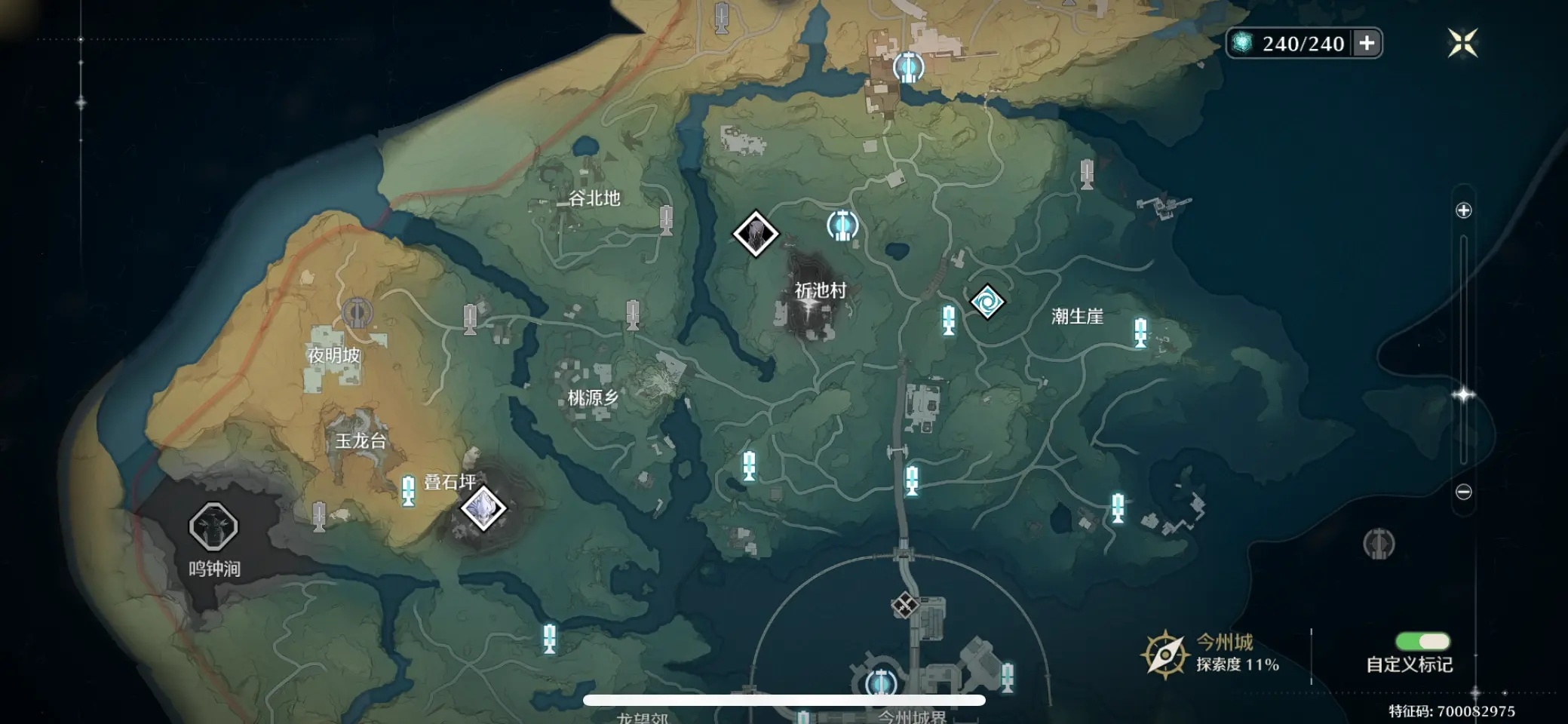Zoom in the map with plus button
Viewport: 1568px width, 724px height.
click(x=1463, y=210)
